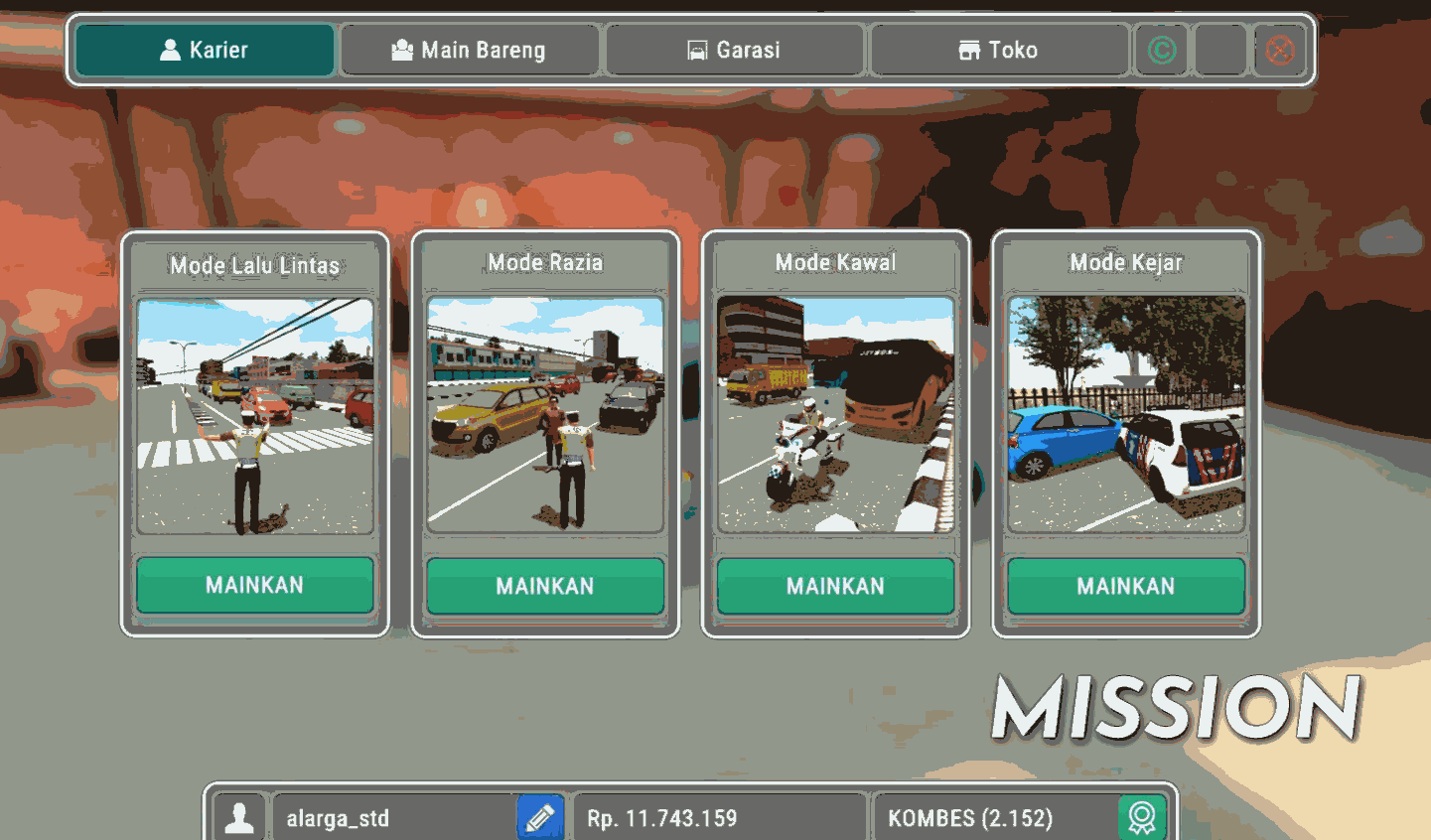Image resolution: width=1431 pixels, height=840 pixels.
Task: Select the Mode Kejar police car image
Action: (1126, 414)
